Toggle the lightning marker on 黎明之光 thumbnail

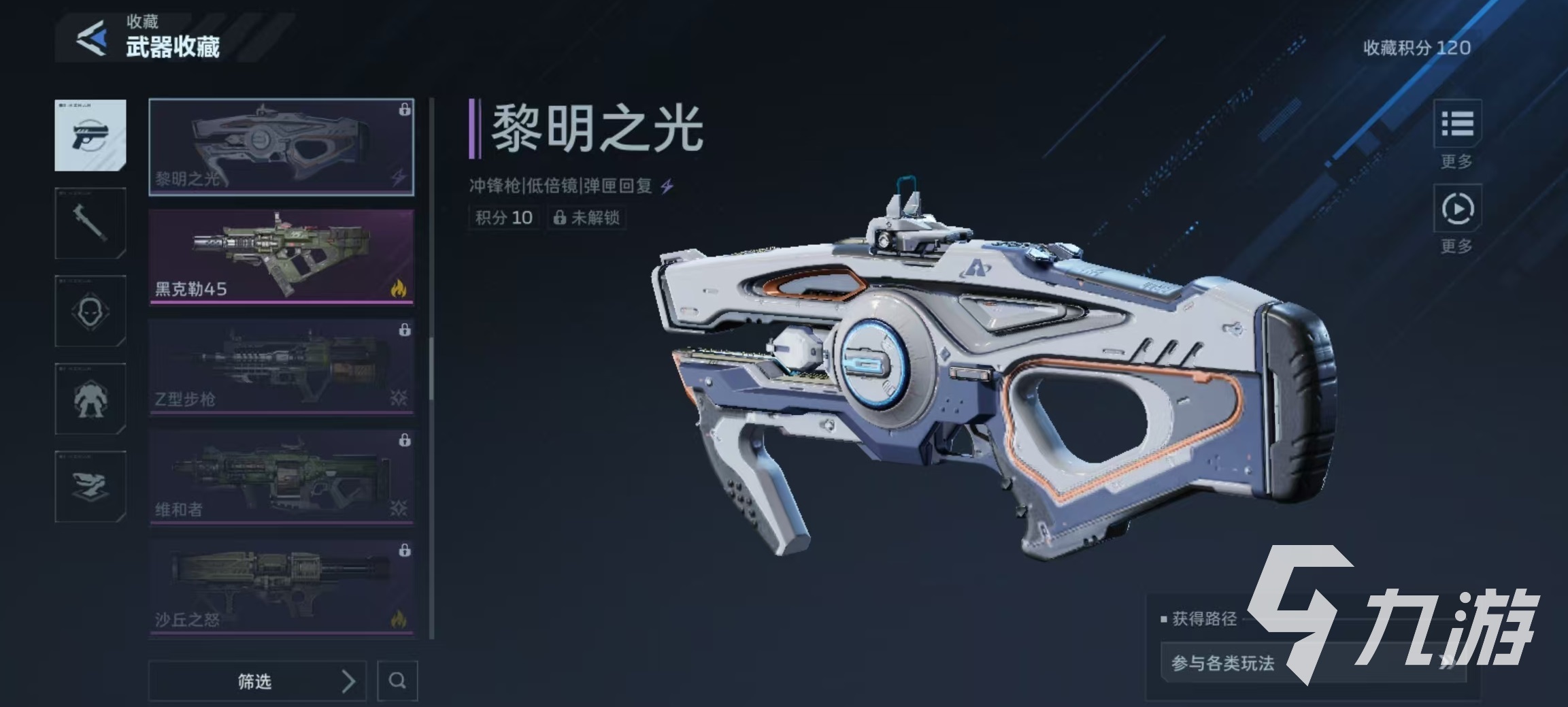397,177
